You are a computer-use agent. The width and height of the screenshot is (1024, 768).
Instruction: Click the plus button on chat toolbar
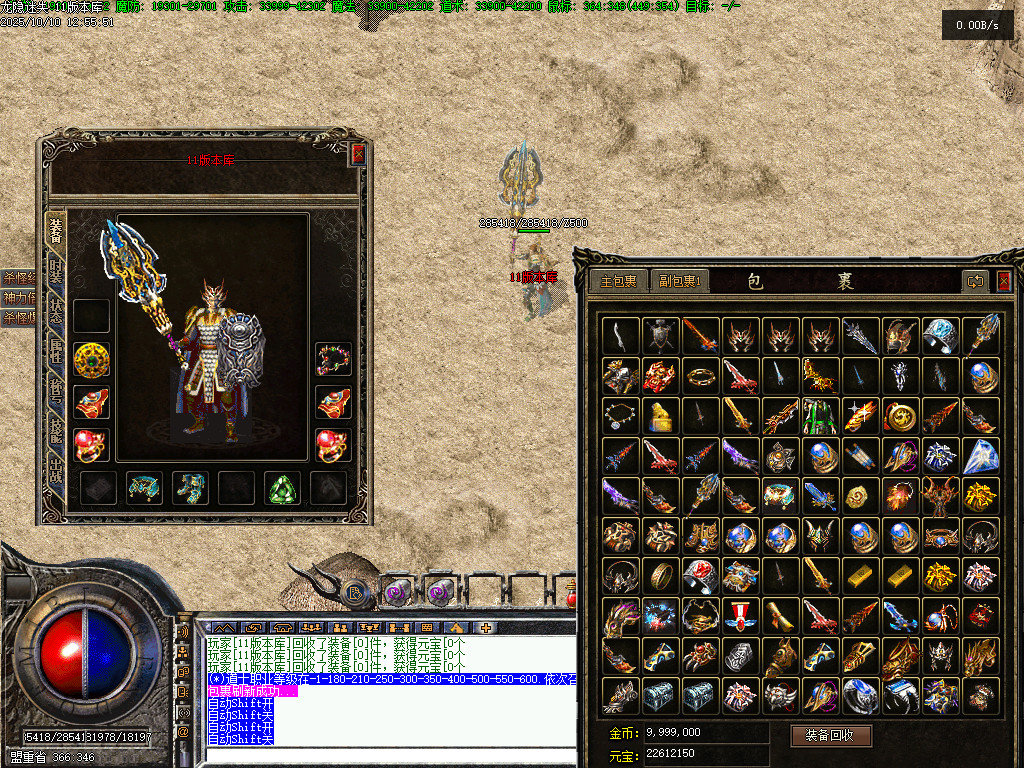[x=486, y=628]
